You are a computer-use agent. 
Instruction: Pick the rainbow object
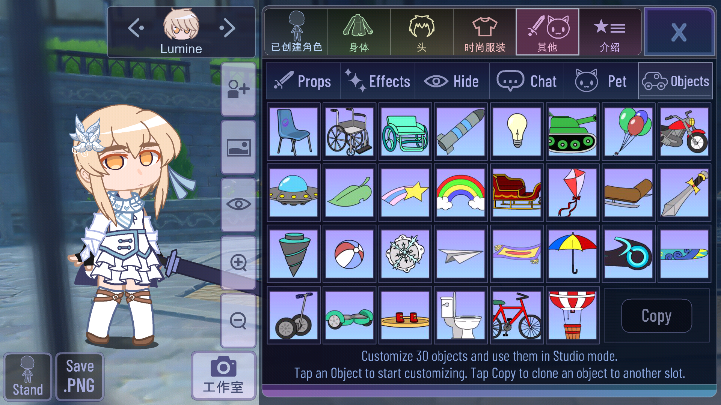tap(461, 191)
